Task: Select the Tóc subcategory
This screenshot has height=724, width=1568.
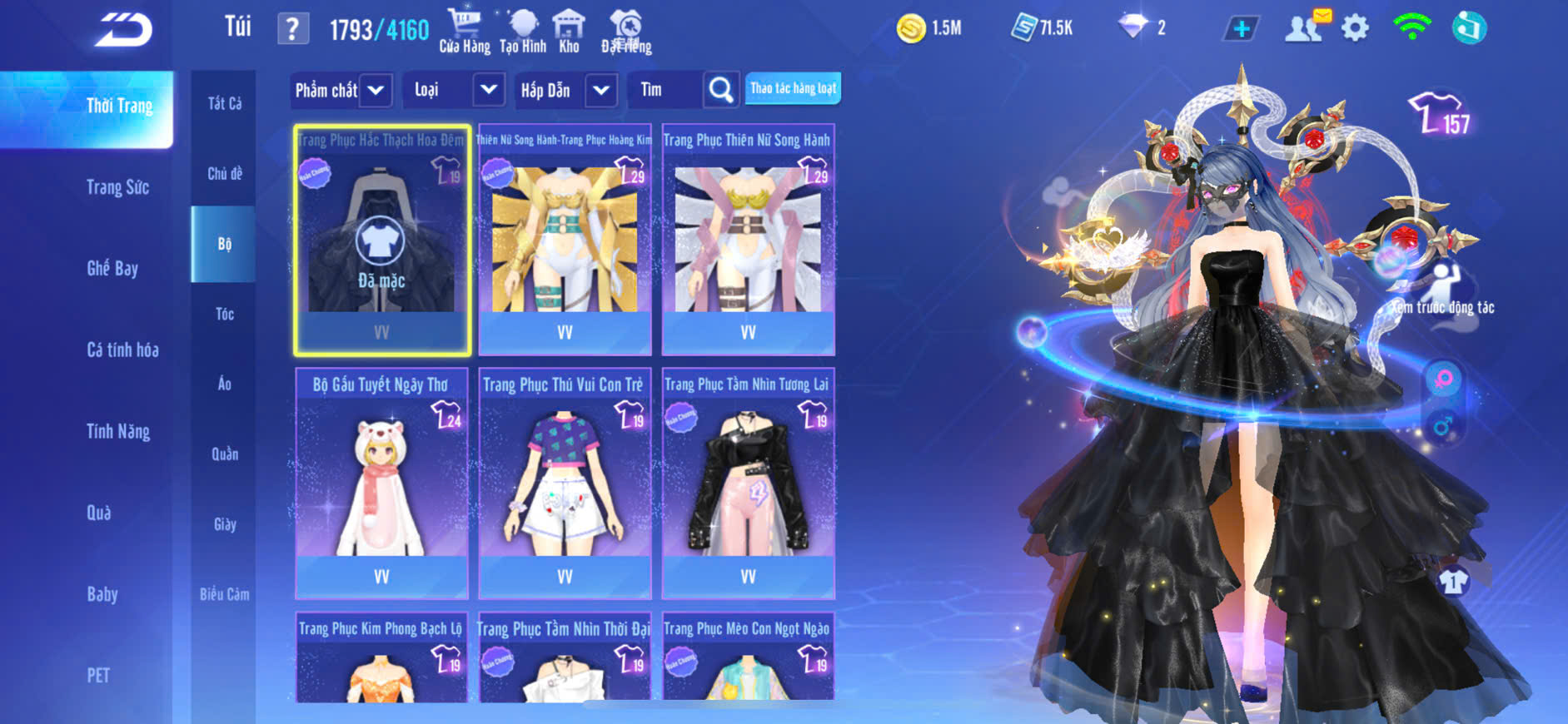Action: click(x=225, y=314)
